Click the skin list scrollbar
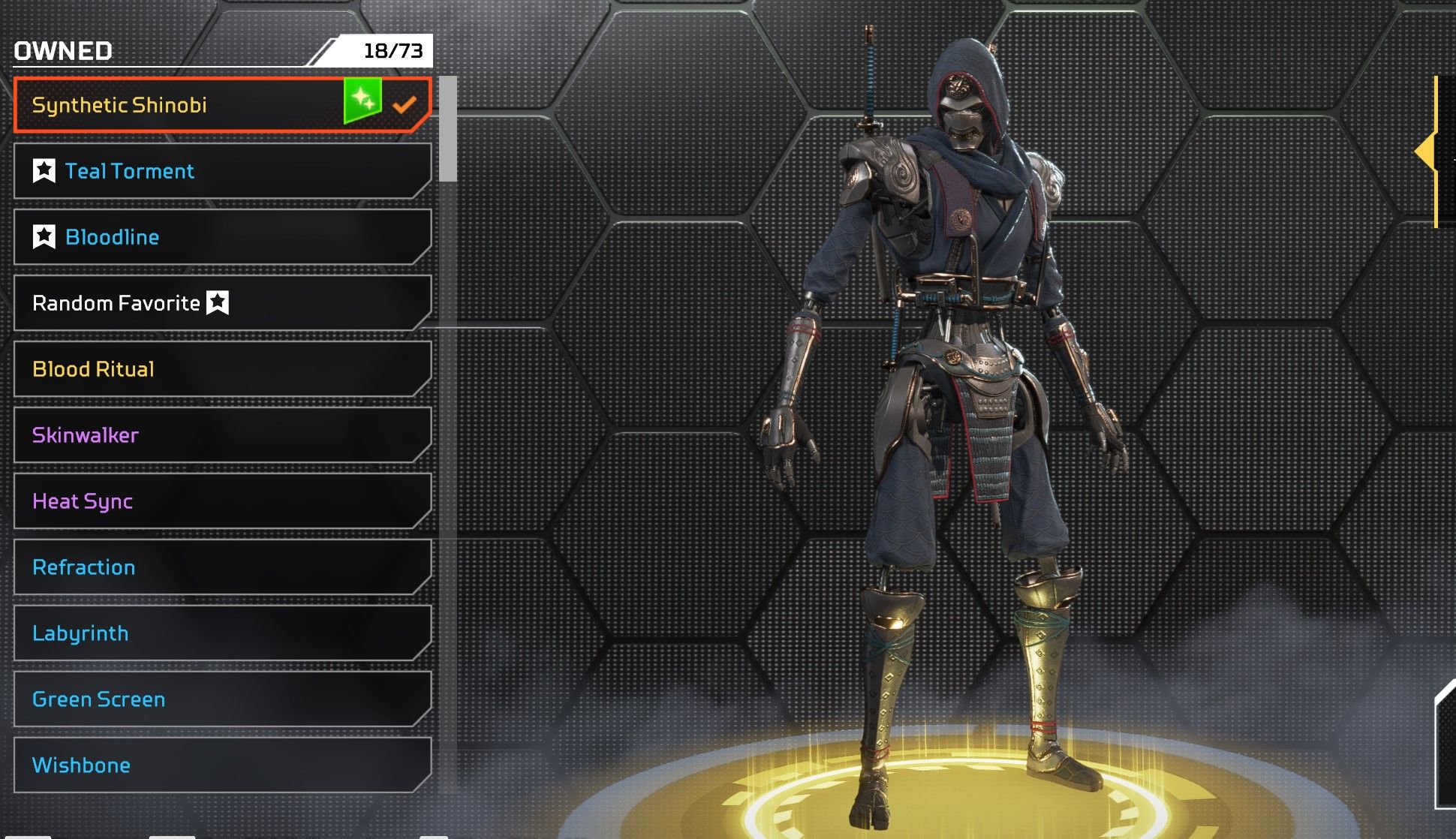This screenshot has width=1456, height=839. [x=448, y=129]
